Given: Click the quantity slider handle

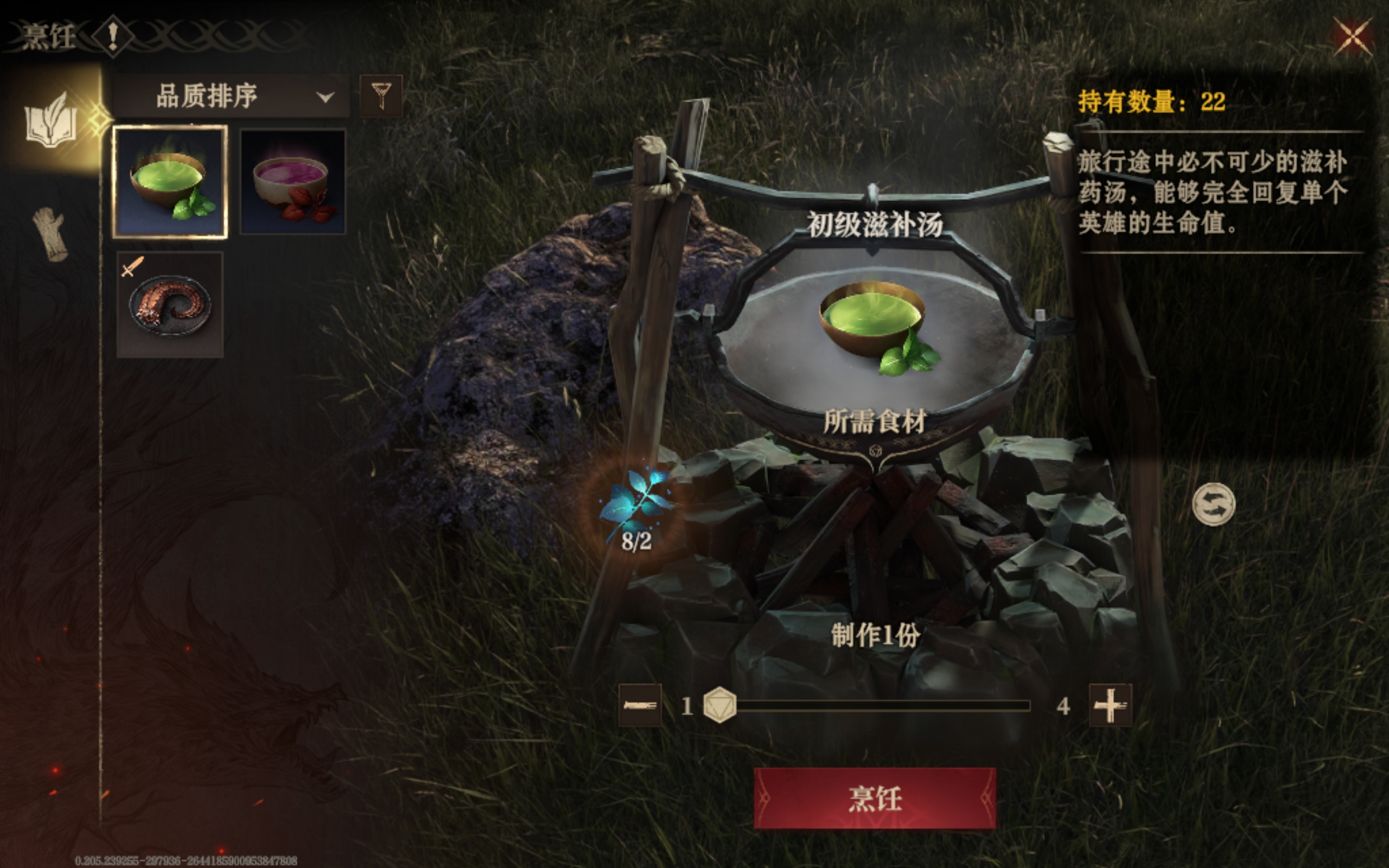Looking at the screenshot, I should (720, 705).
